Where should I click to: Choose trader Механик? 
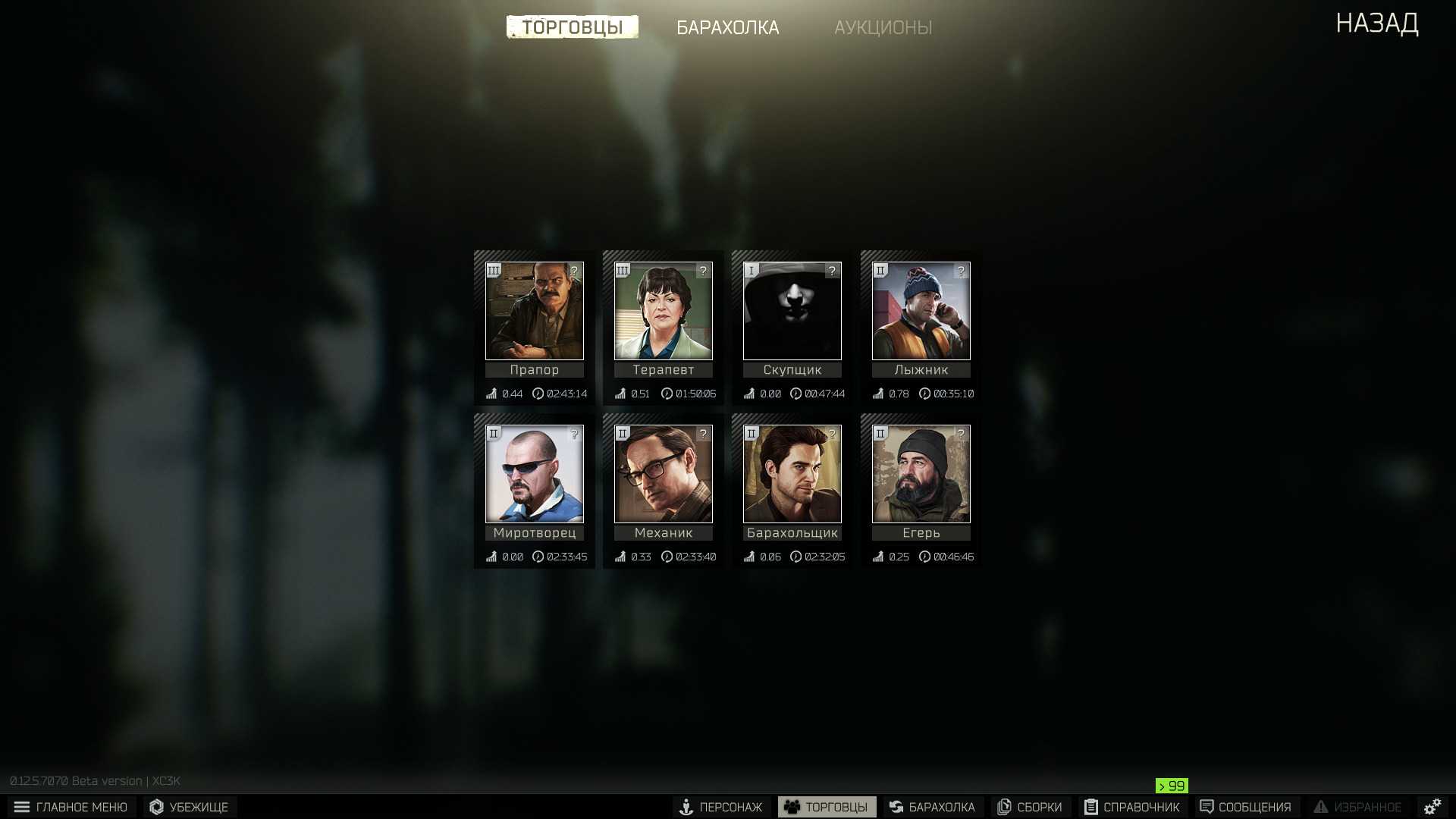[x=664, y=474]
